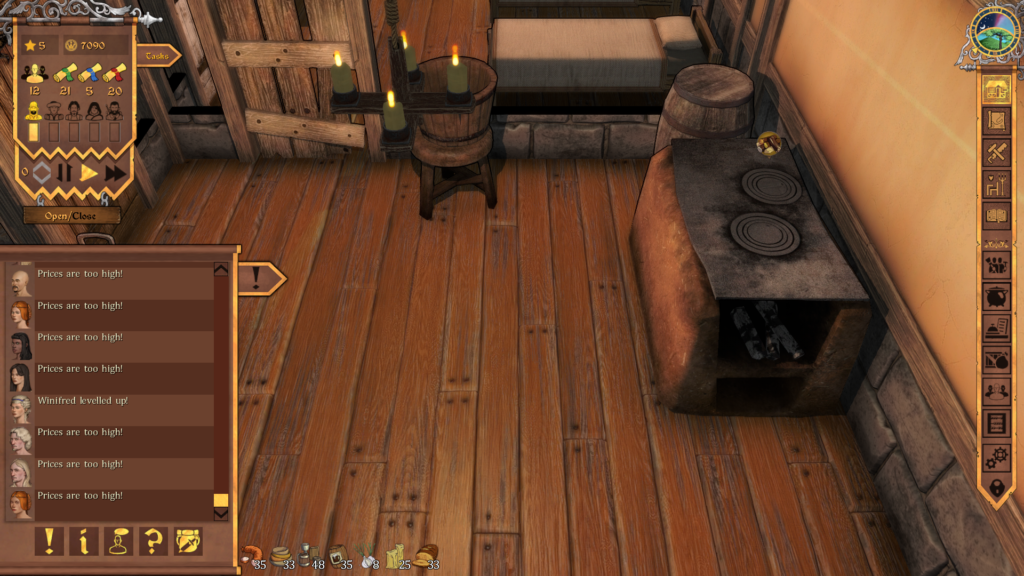Click the Open/Close tavern sign
This screenshot has height=576, width=1024.
point(72,215)
